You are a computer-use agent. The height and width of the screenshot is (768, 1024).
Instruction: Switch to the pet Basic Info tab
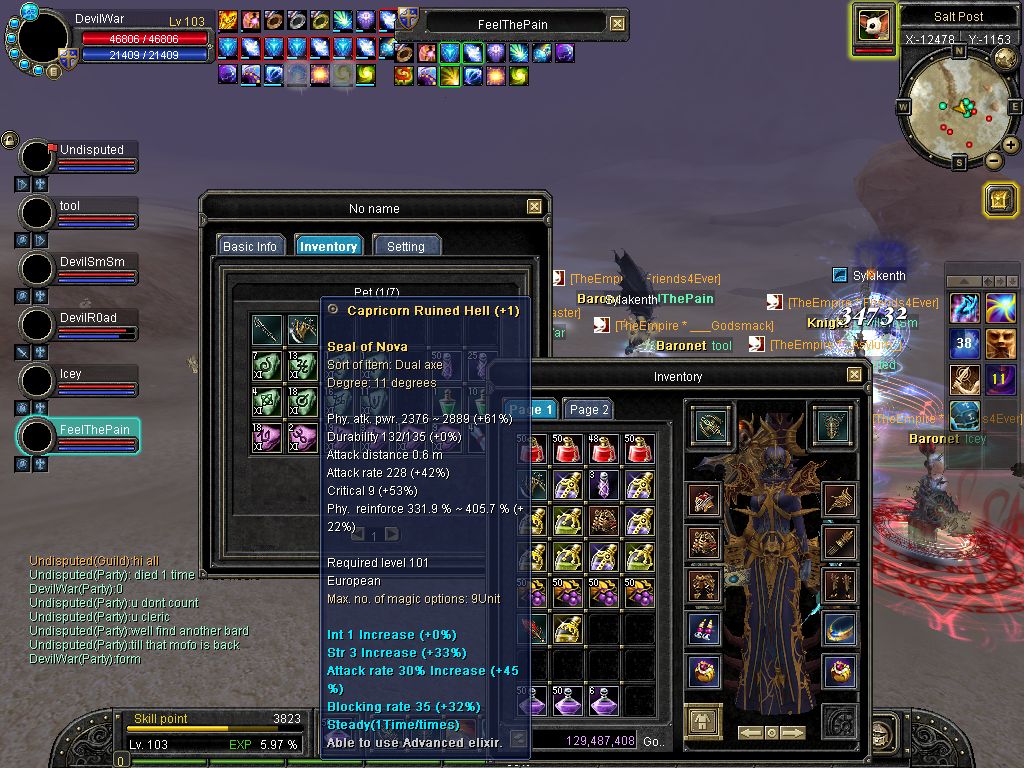click(x=250, y=246)
